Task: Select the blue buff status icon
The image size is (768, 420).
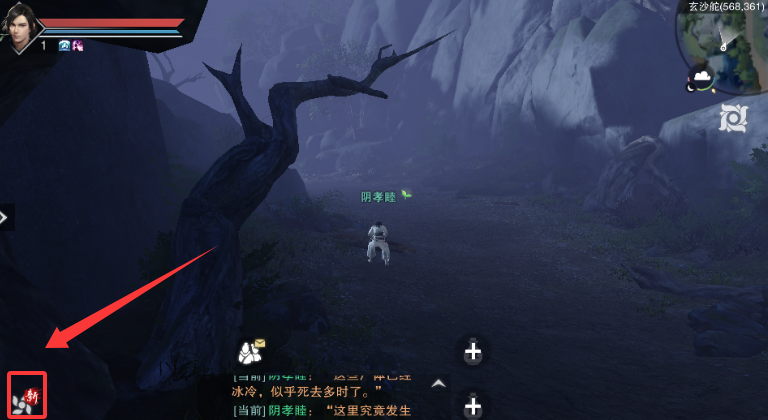Action: [65, 45]
